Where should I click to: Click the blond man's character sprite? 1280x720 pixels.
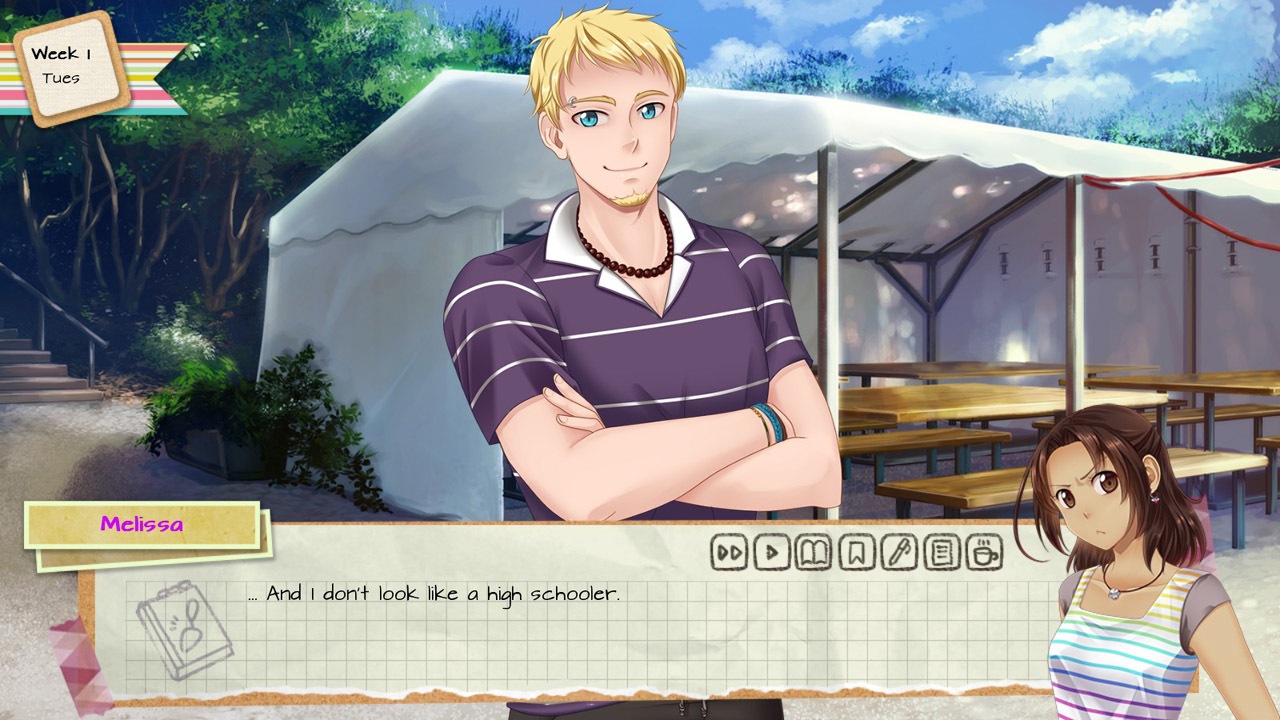point(610,300)
